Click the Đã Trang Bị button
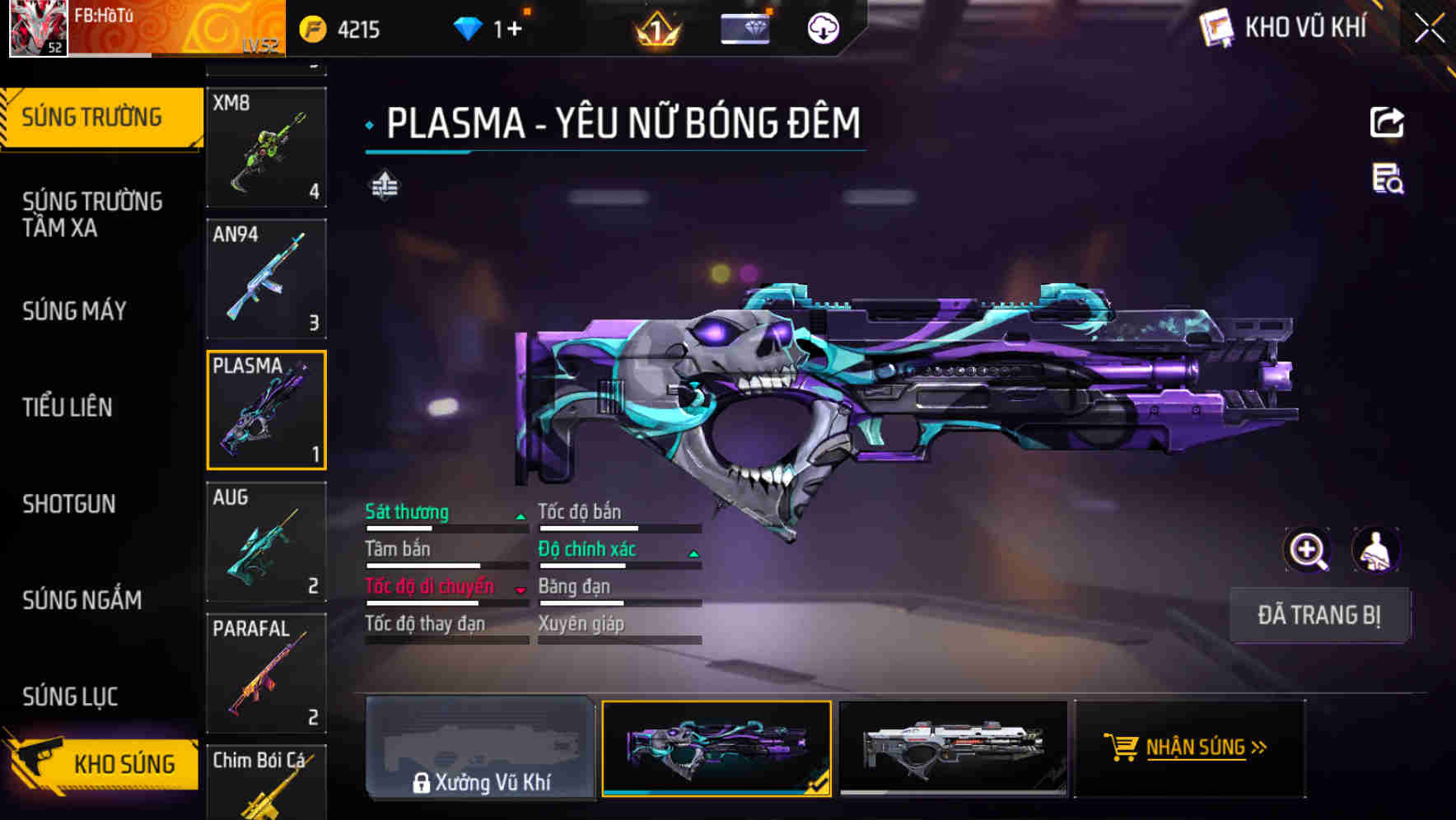 coord(1318,615)
